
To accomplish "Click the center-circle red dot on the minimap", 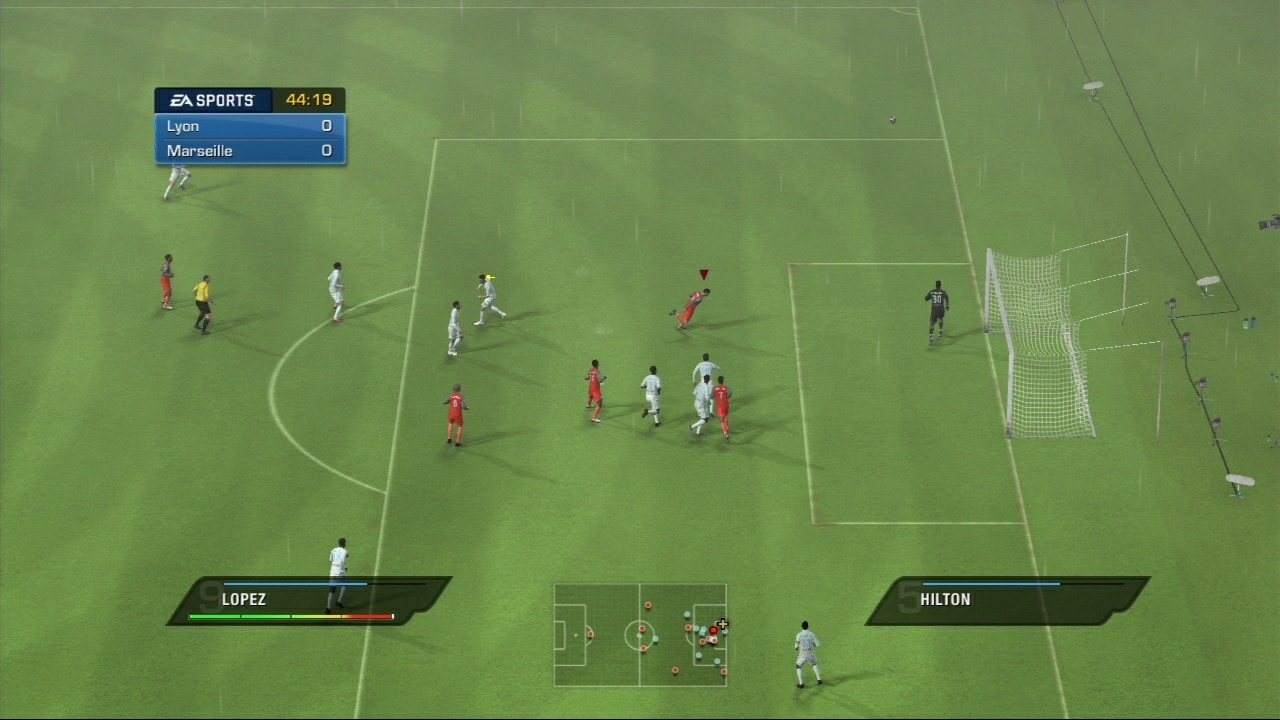I will coord(642,628).
